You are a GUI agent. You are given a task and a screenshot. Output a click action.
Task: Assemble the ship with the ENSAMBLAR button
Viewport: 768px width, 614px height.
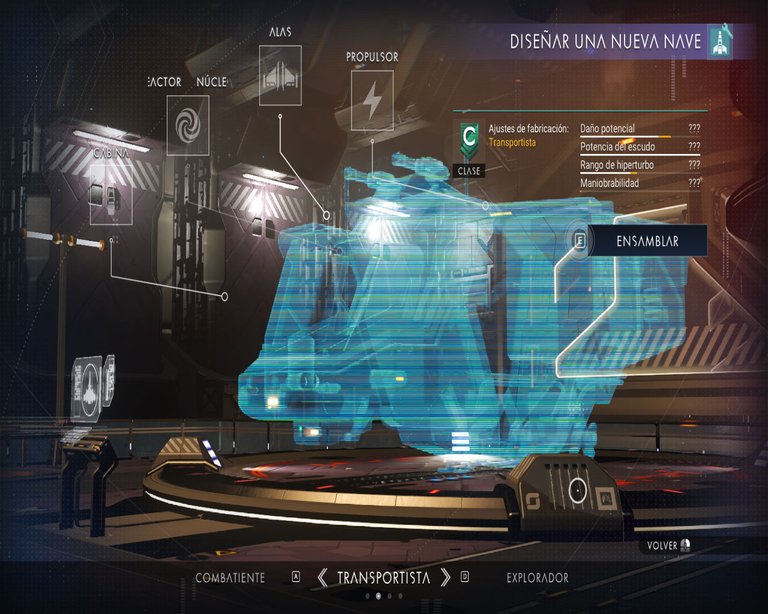point(646,241)
